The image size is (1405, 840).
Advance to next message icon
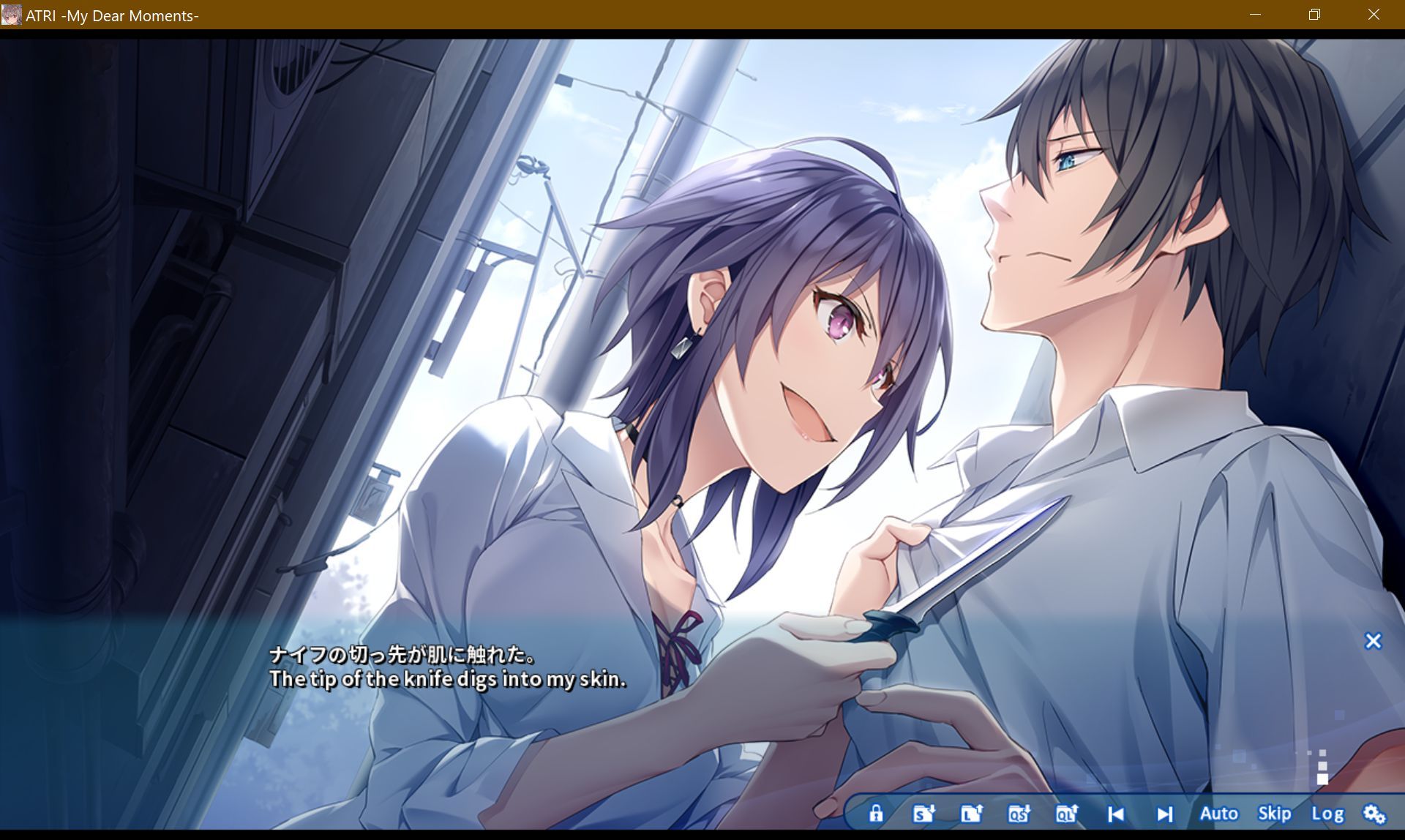[x=1164, y=813]
